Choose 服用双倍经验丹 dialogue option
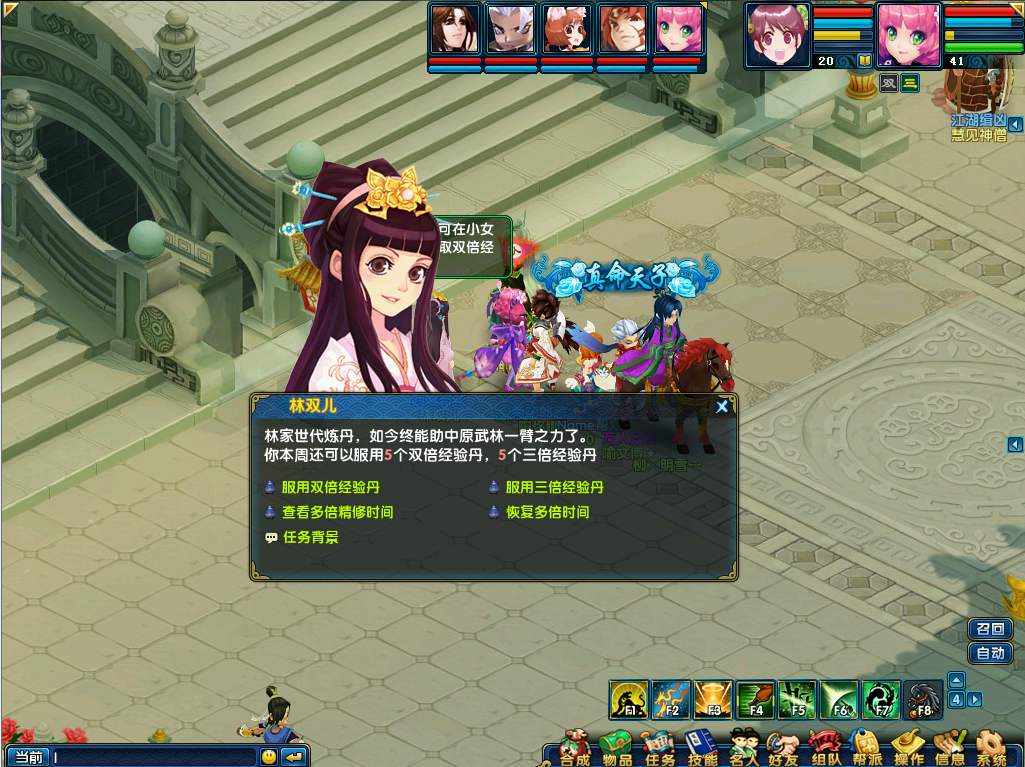 [x=330, y=488]
